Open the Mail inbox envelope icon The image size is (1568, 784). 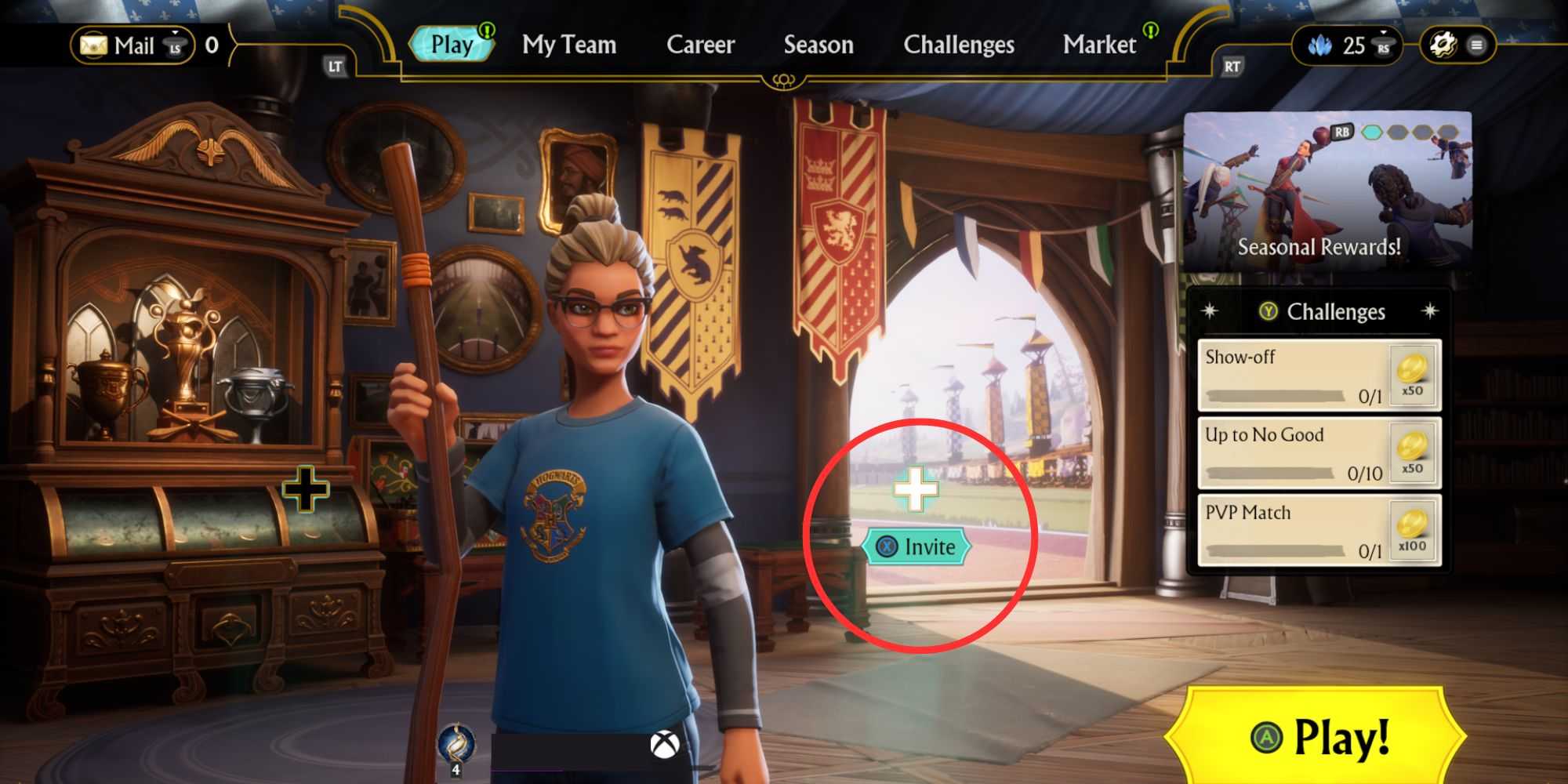tap(94, 45)
